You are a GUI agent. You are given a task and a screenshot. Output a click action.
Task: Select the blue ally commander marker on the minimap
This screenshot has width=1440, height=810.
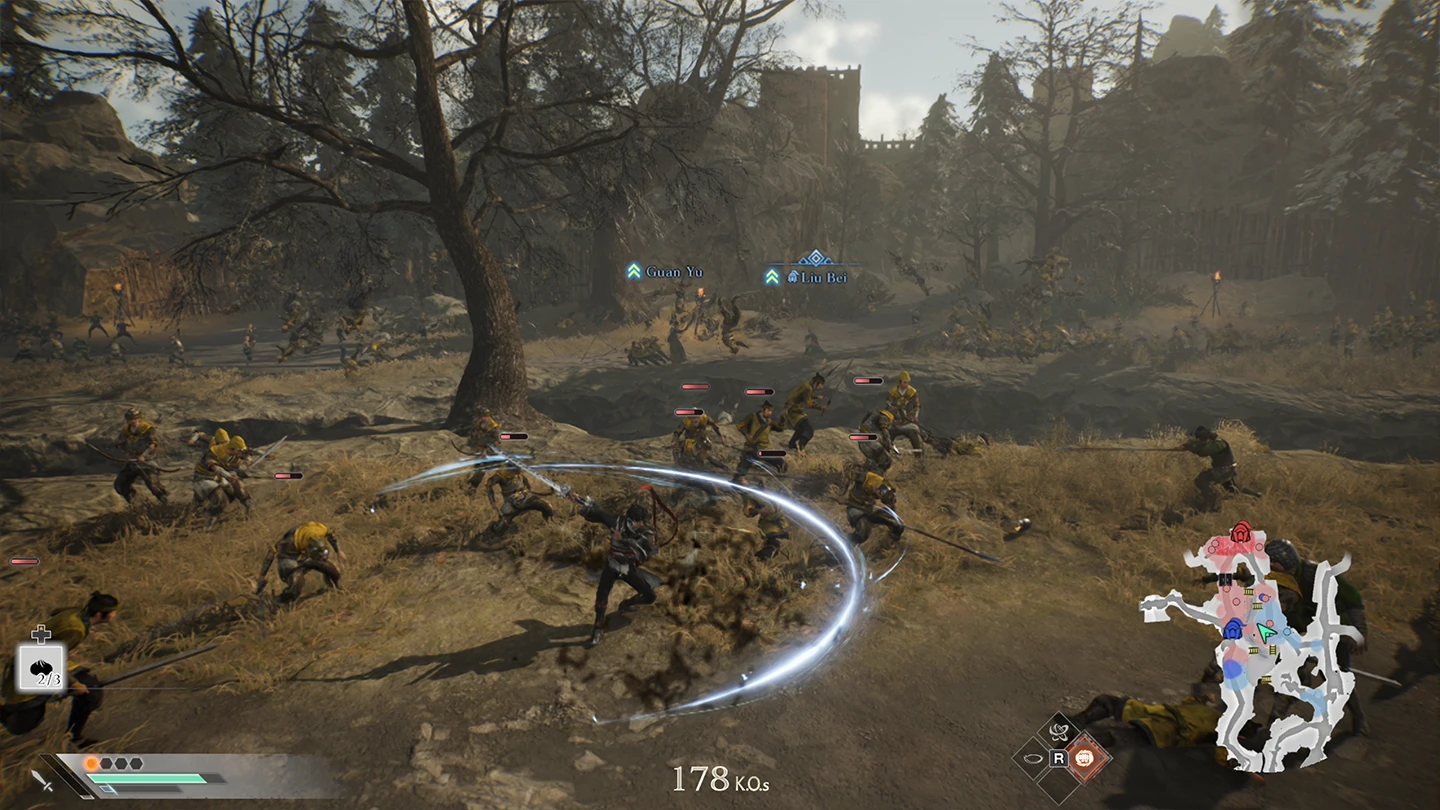coord(1232,628)
